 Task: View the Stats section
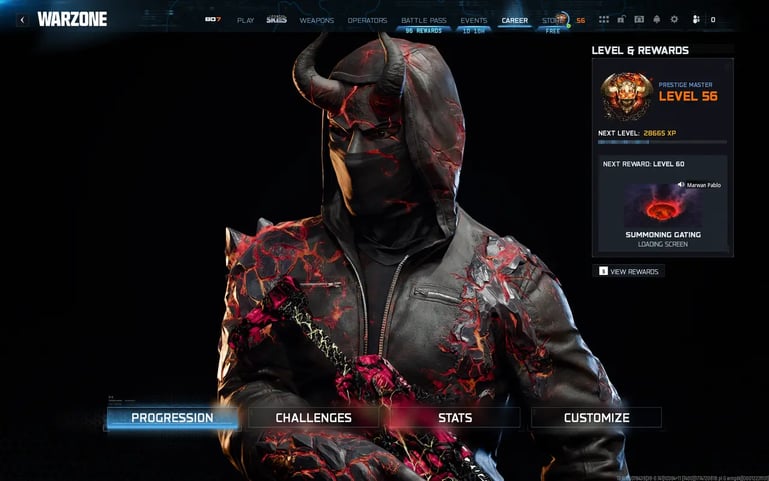pyautogui.click(x=455, y=417)
